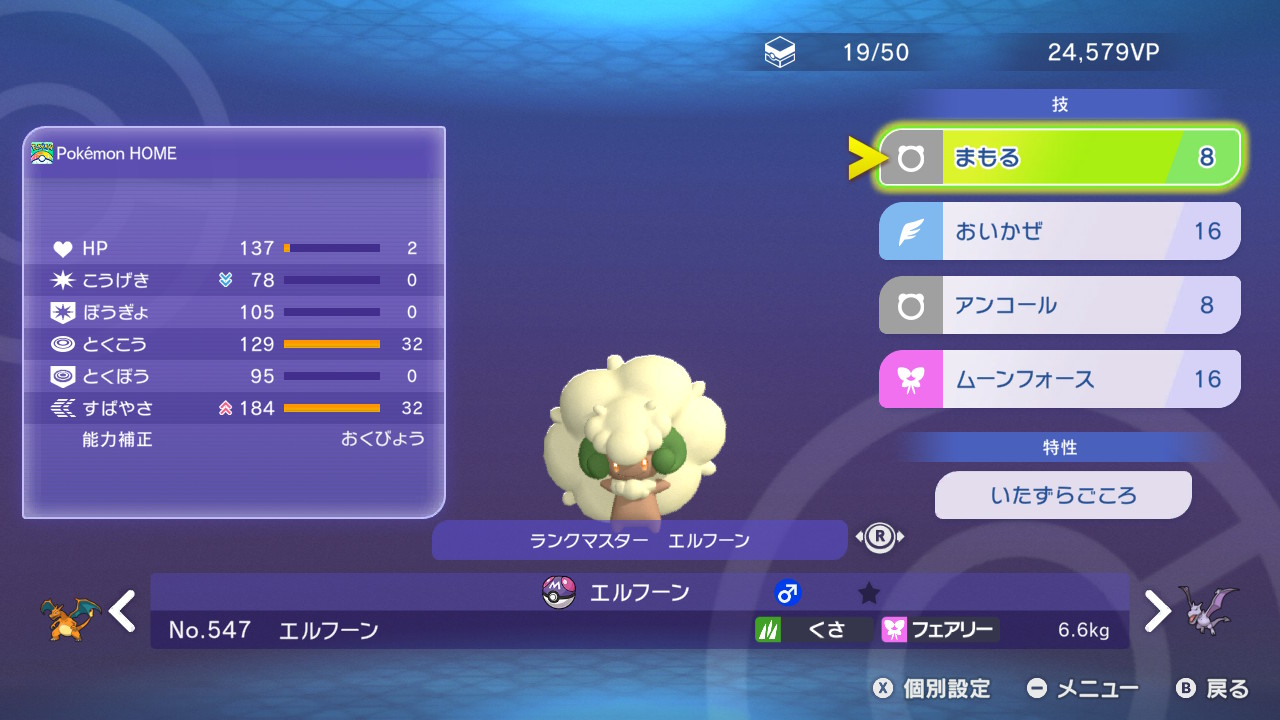This screenshot has height=720, width=1280.
Task: Select the アンコール move
Action: pos(1060,305)
